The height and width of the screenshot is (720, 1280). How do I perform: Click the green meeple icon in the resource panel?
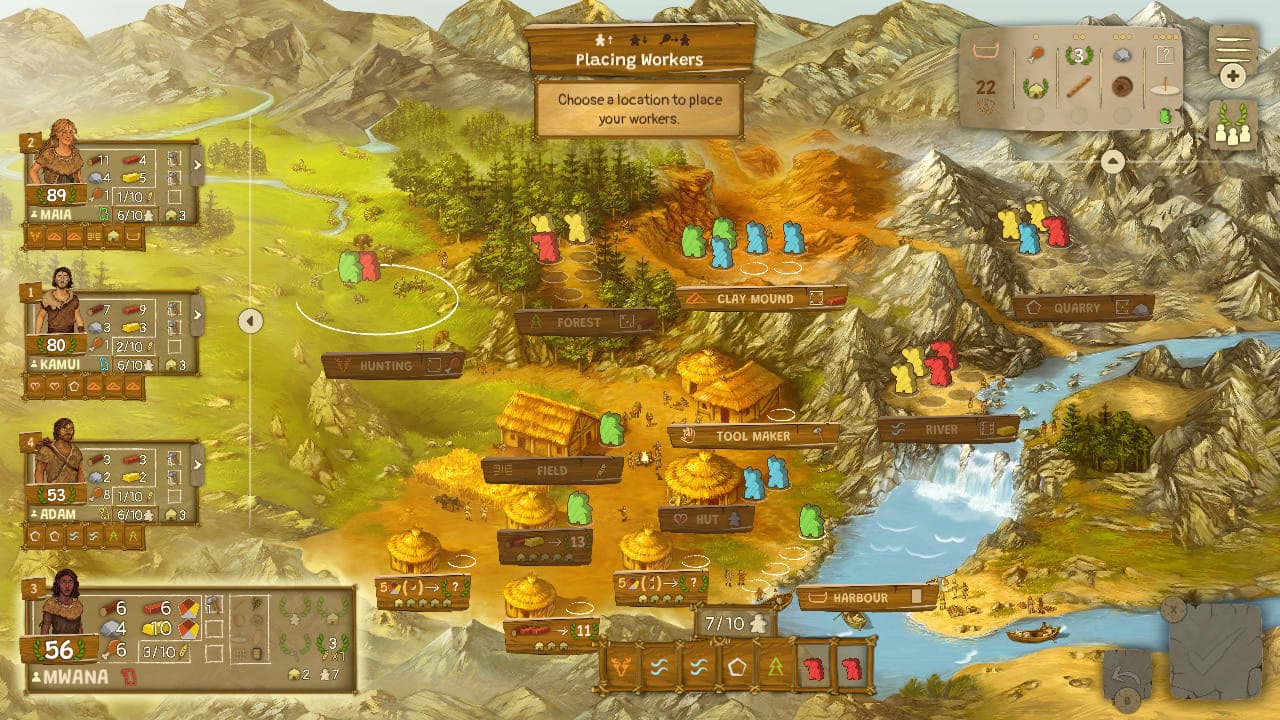point(1165,115)
